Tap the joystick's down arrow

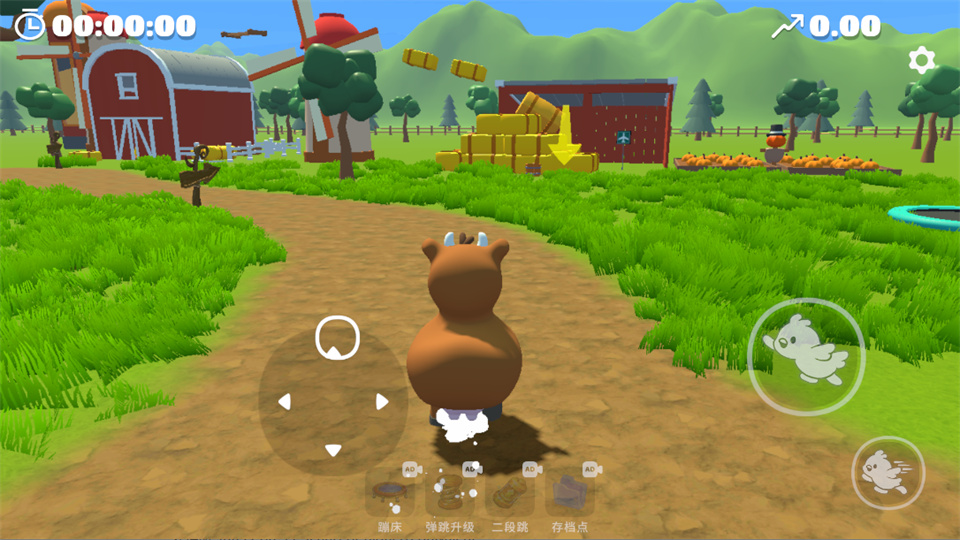click(333, 451)
